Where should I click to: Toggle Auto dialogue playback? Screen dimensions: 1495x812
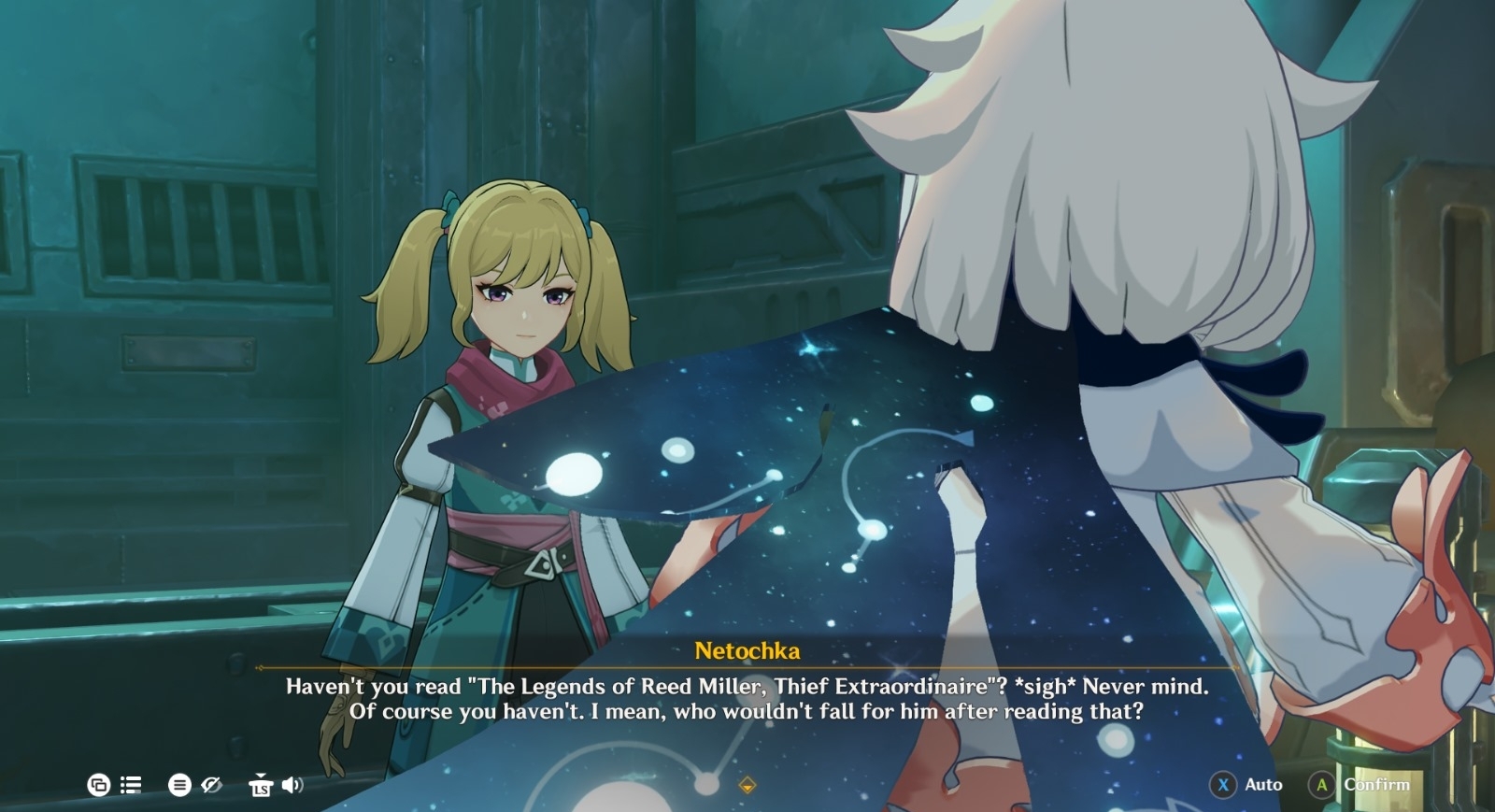tap(1246, 785)
